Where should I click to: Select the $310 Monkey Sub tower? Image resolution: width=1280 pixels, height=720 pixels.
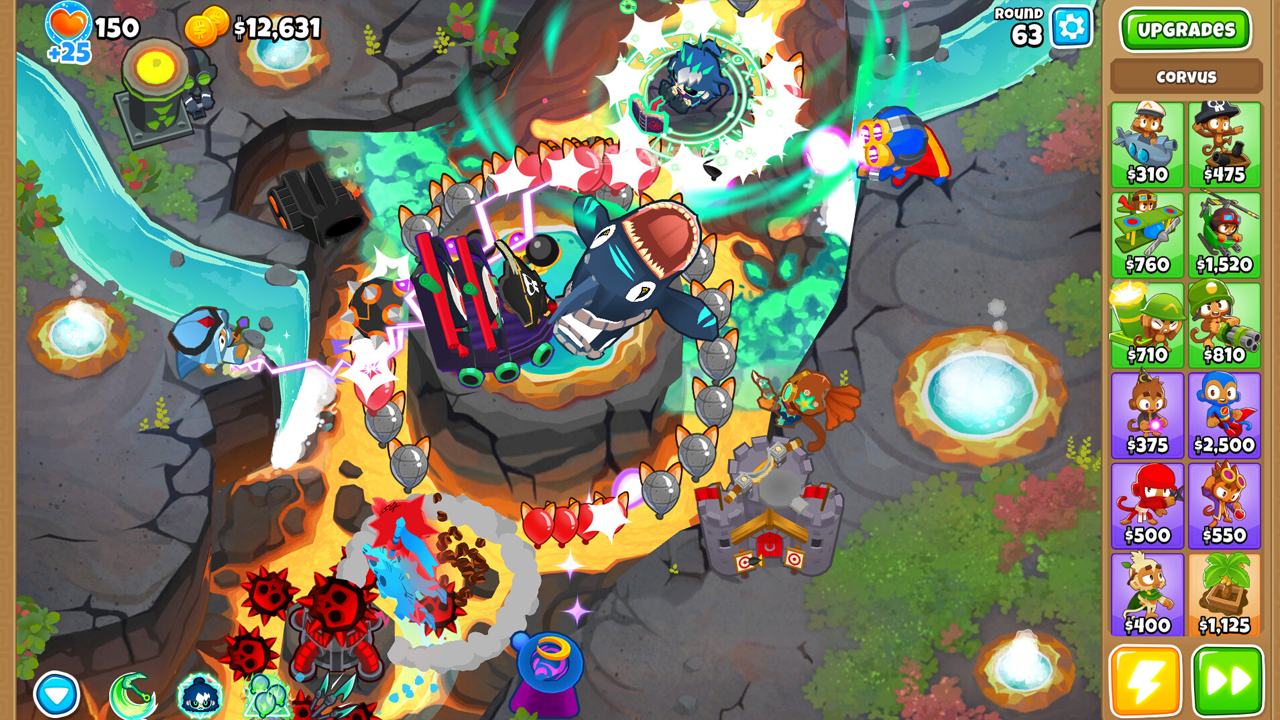coord(1147,144)
